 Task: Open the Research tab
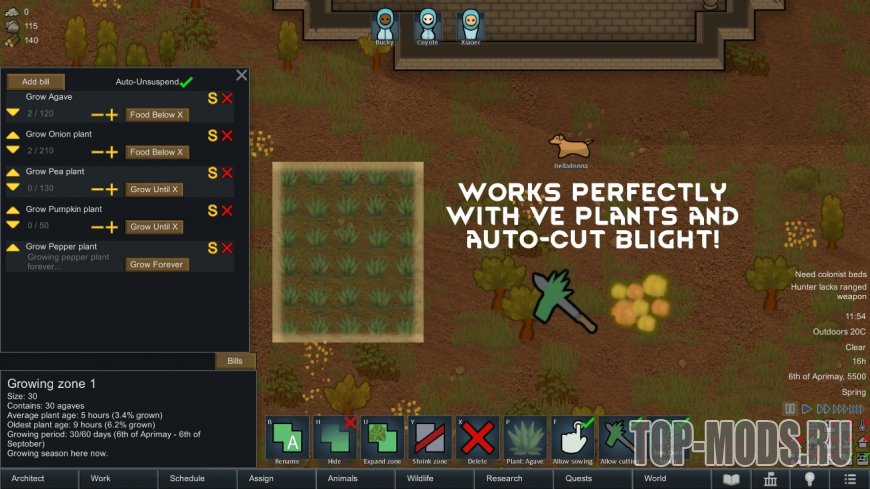(504, 478)
